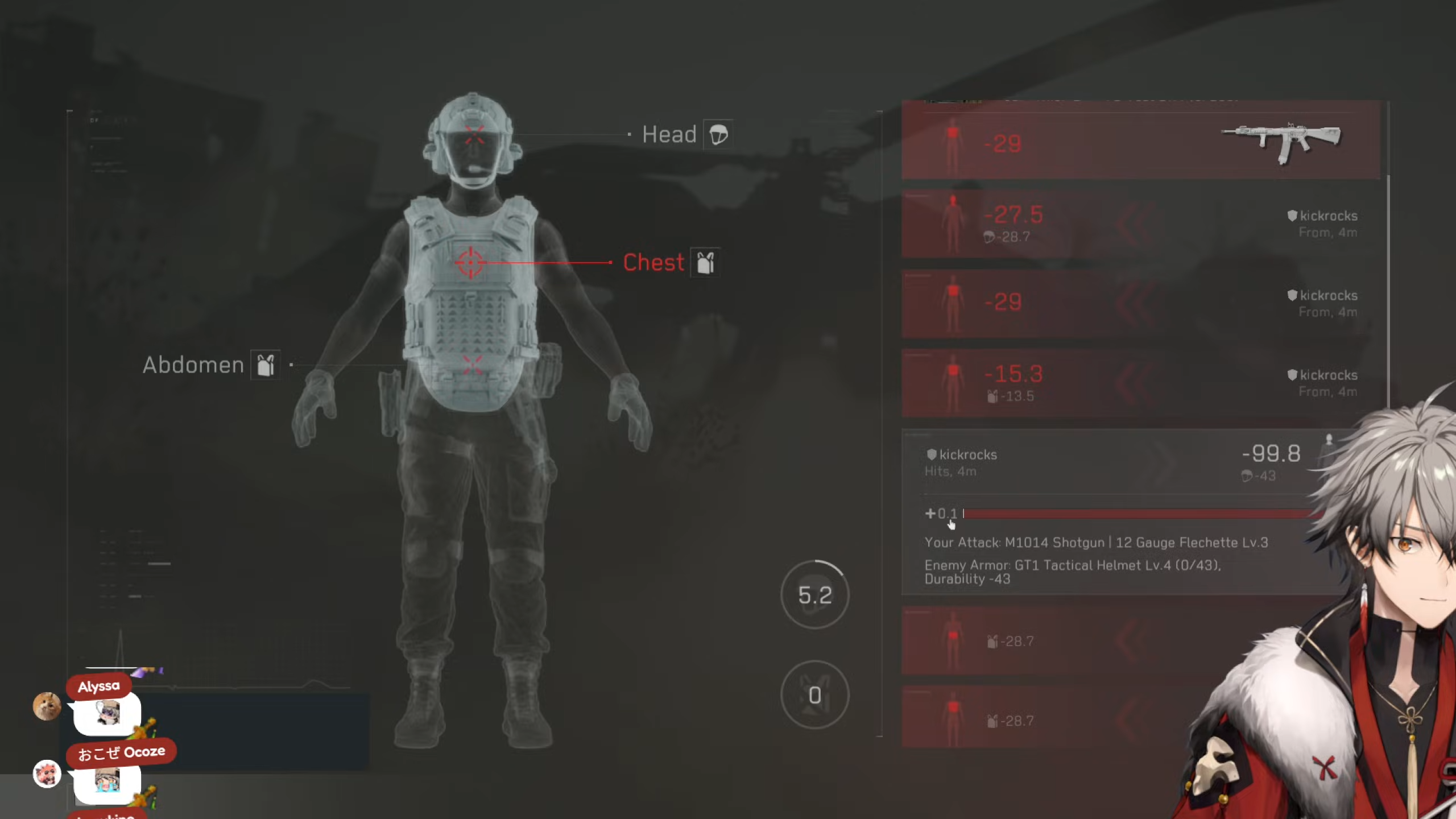Select the Chest hit zone label
Image resolution: width=1456 pixels, height=819 pixels.
pos(653,263)
